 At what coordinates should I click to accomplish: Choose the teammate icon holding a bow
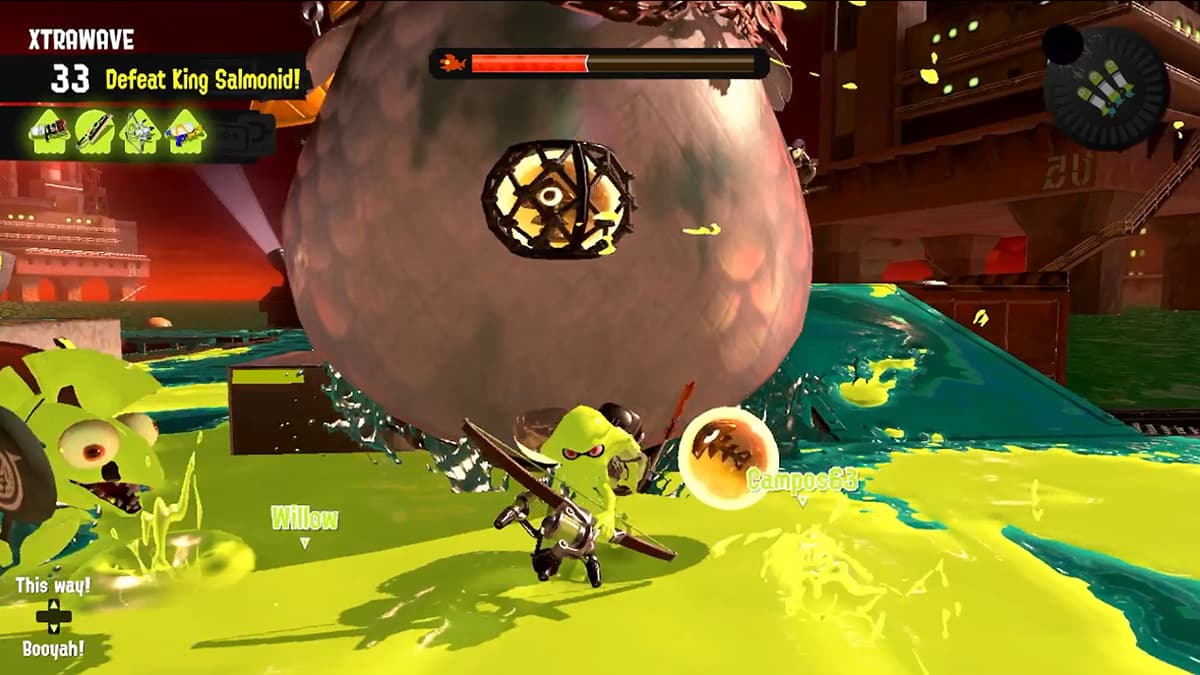point(140,132)
